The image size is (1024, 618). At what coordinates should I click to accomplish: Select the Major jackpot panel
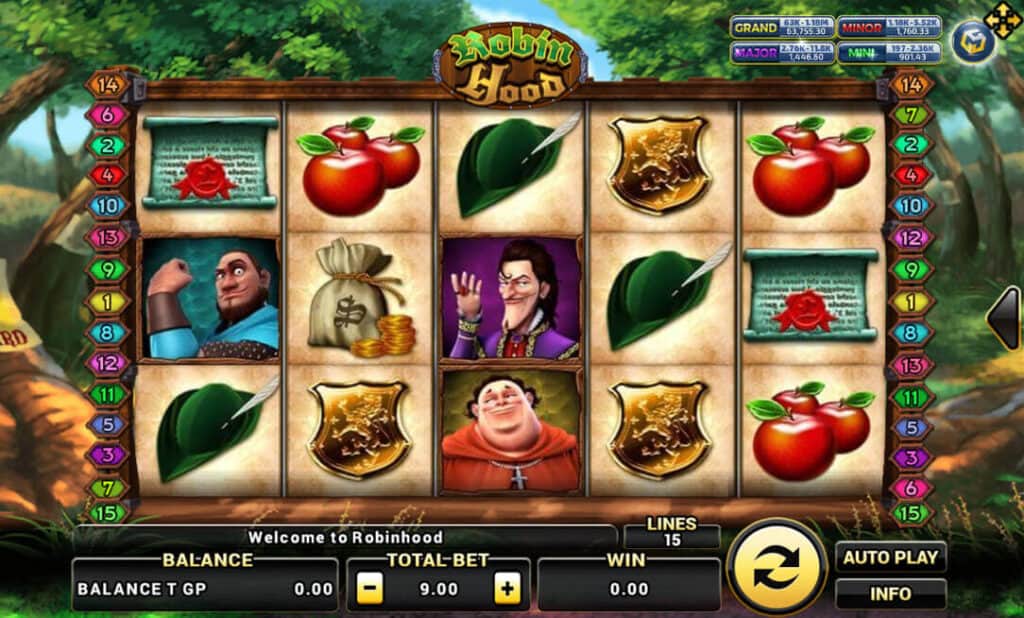[781, 53]
